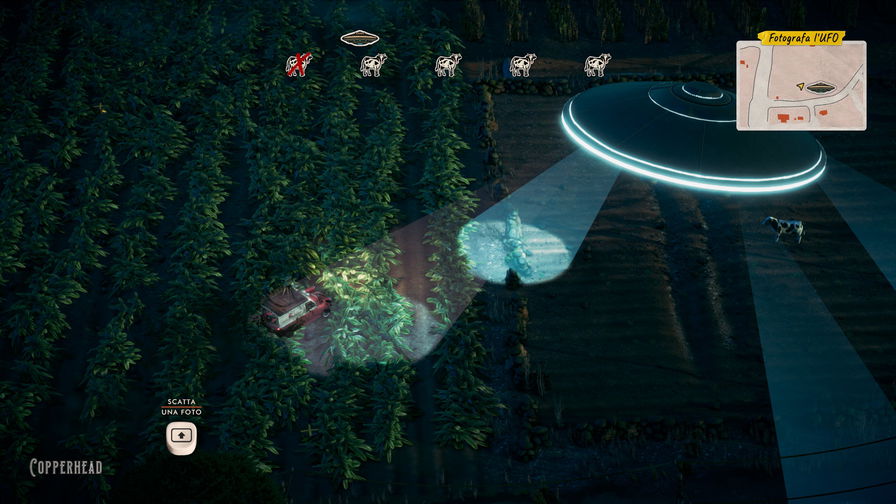Click the minimap in the corner
Screen dimensions: 896x504
[x=800, y=88]
